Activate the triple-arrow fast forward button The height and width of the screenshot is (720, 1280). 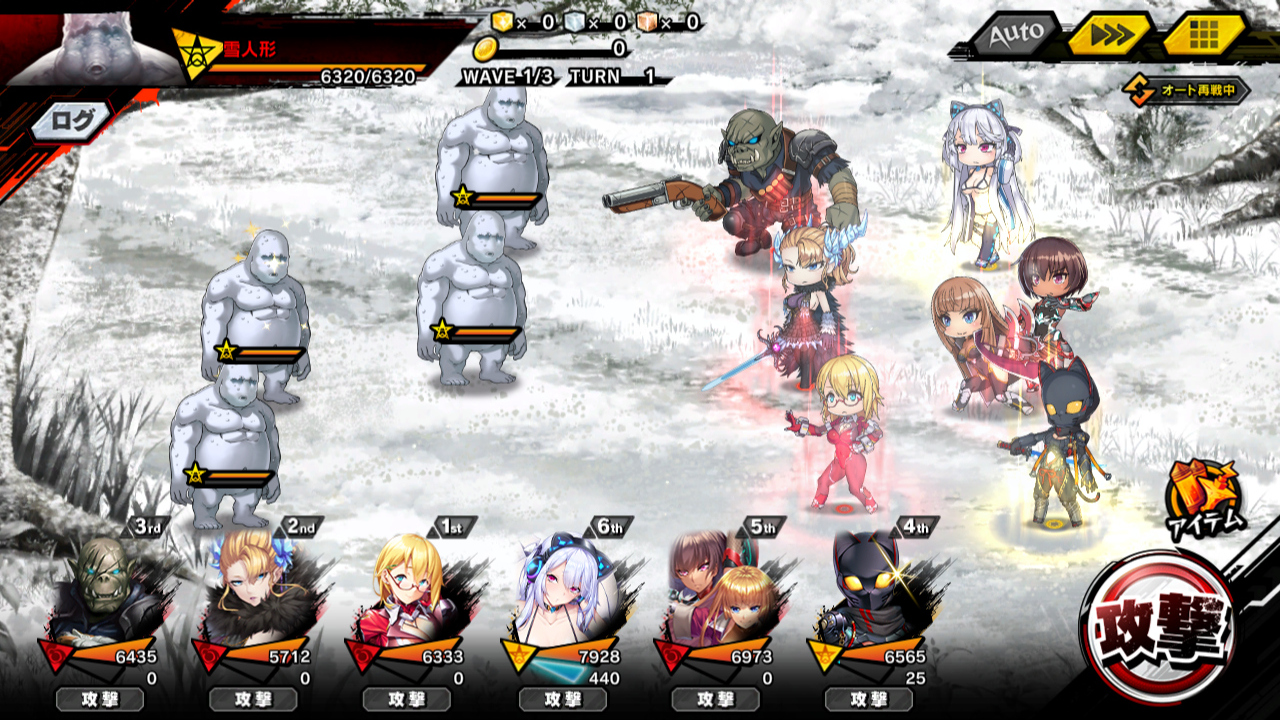1109,36
